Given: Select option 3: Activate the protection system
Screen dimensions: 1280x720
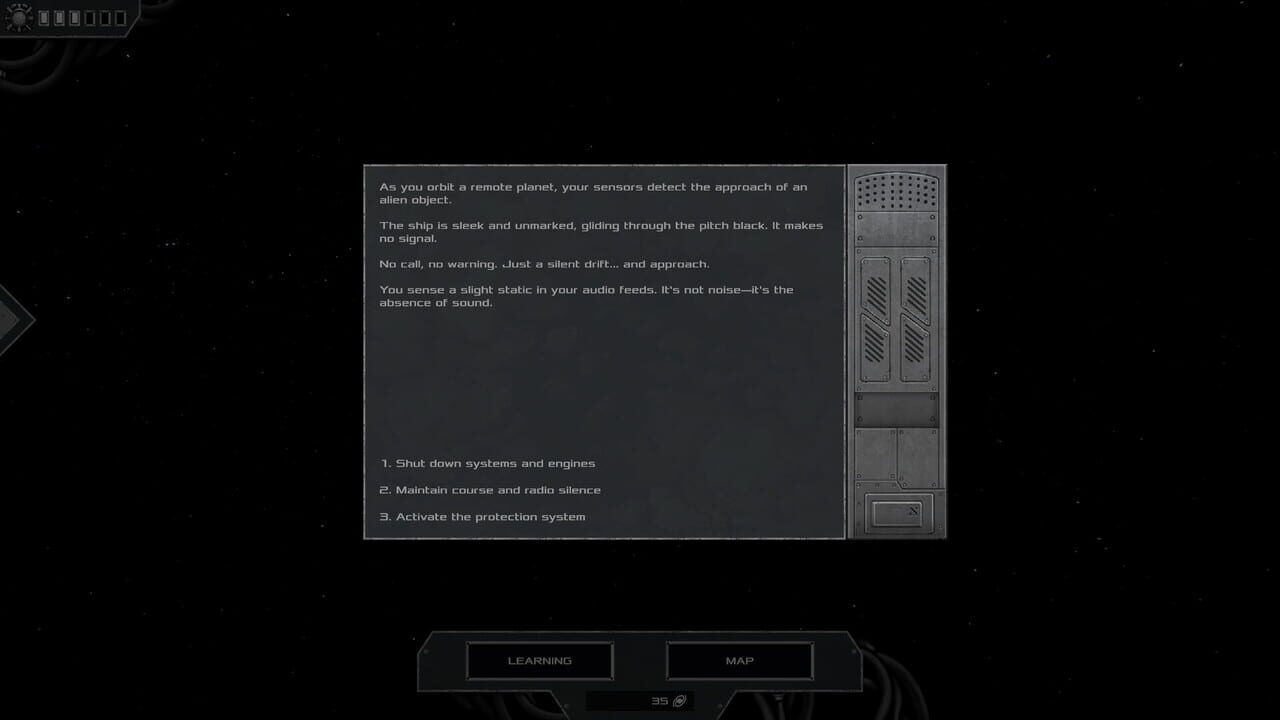Looking at the screenshot, I should point(481,516).
